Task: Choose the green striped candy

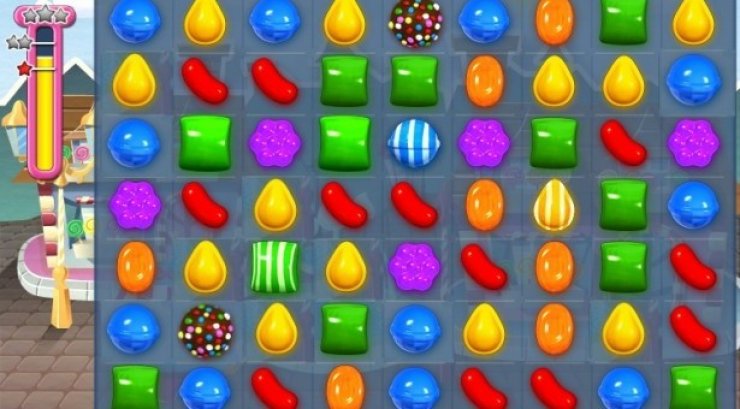Action: coord(274,266)
